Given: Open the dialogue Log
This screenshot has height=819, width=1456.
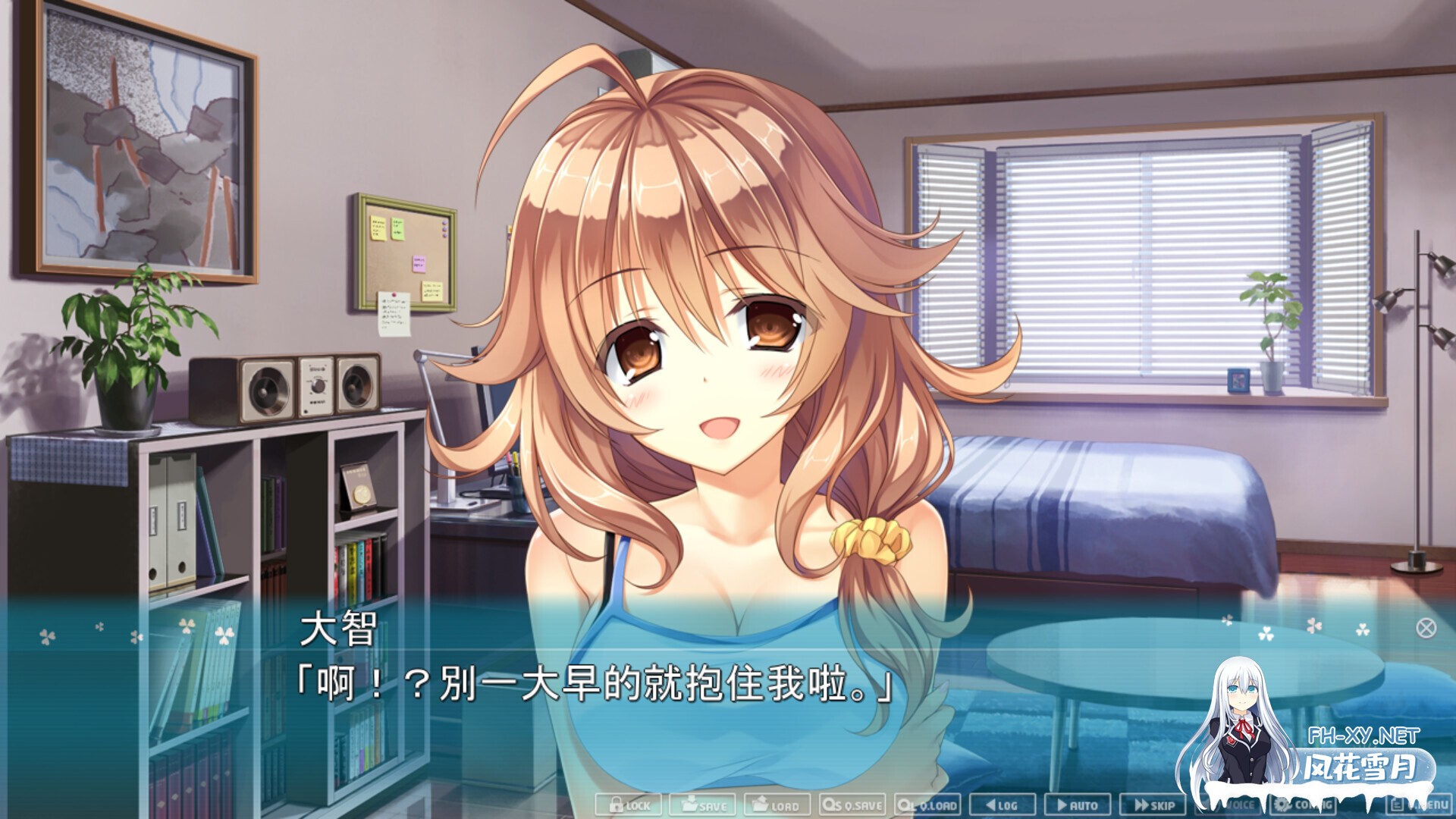Looking at the screenshot, I should (x=1002, y=805).
